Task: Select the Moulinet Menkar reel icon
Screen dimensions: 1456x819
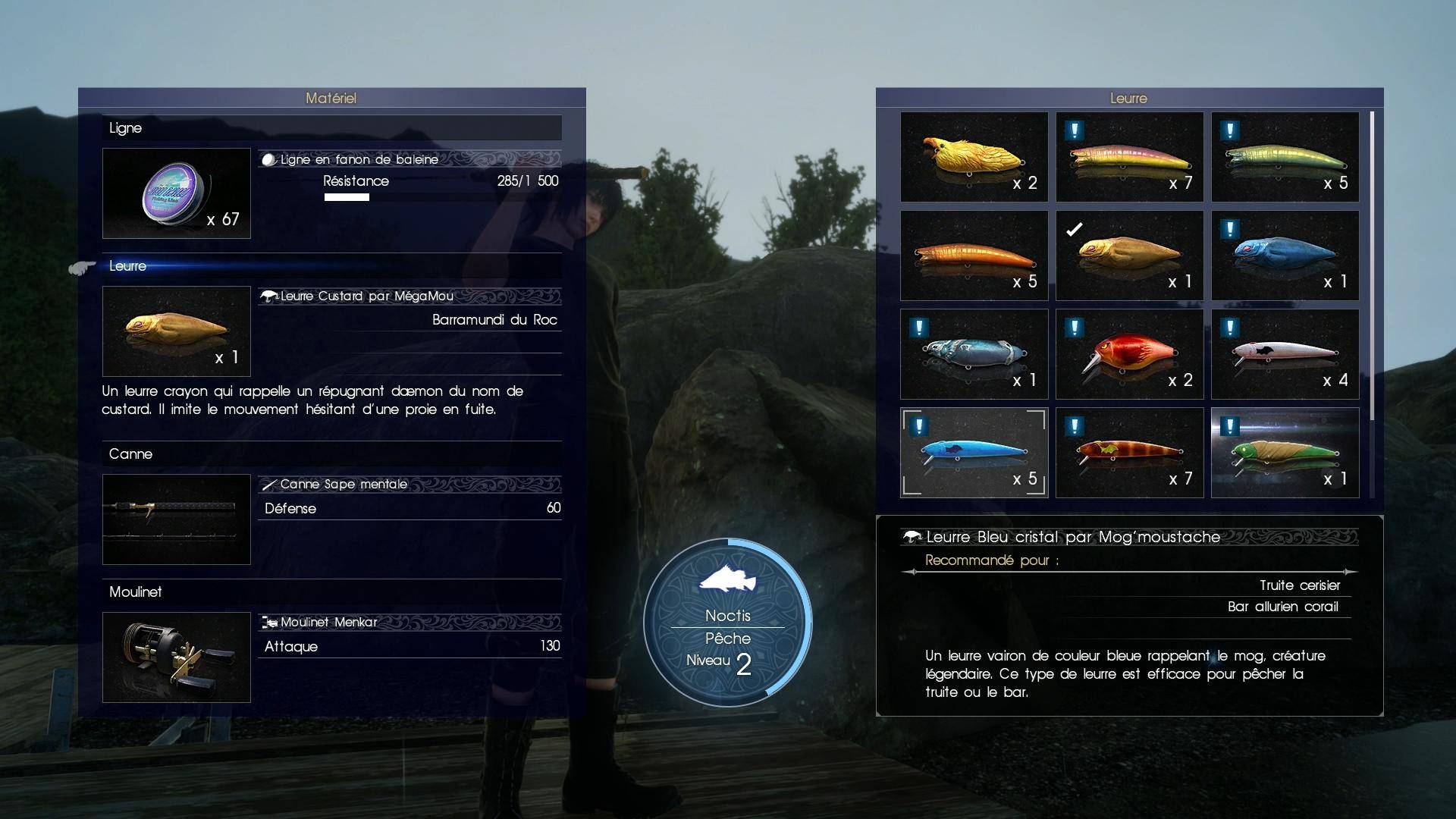Action: click(177, 657)
